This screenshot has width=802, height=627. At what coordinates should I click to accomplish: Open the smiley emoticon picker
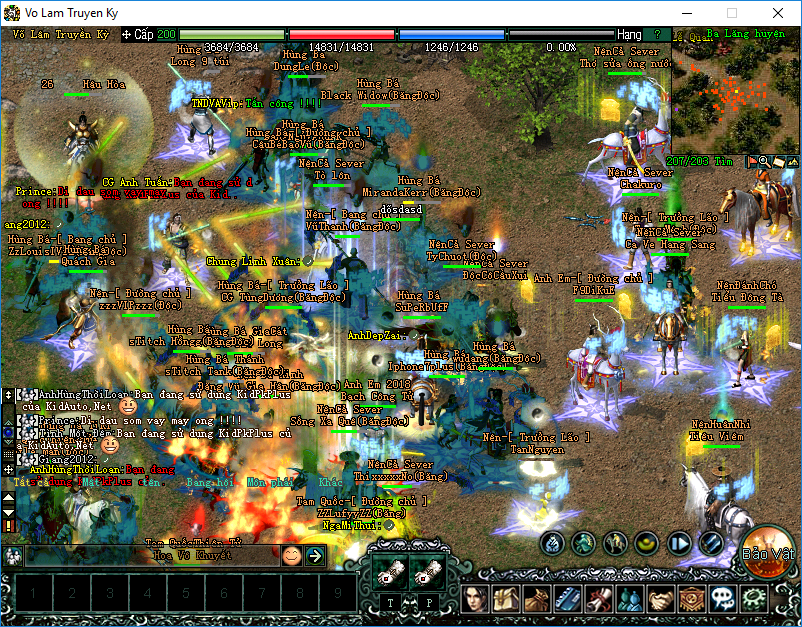tap(291, 556)
